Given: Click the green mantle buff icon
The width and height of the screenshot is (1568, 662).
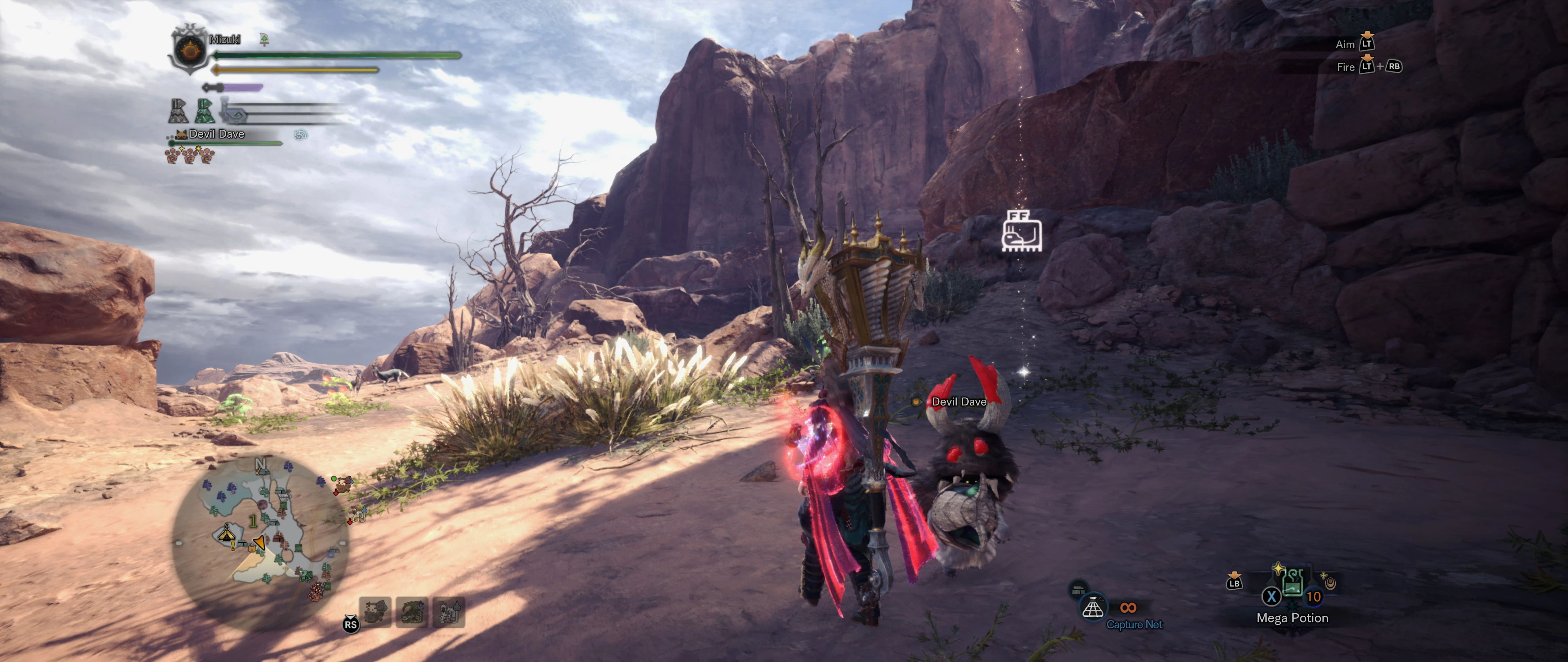Looking at the screenshot, I should pyautogui.click(x=205, y=112).
